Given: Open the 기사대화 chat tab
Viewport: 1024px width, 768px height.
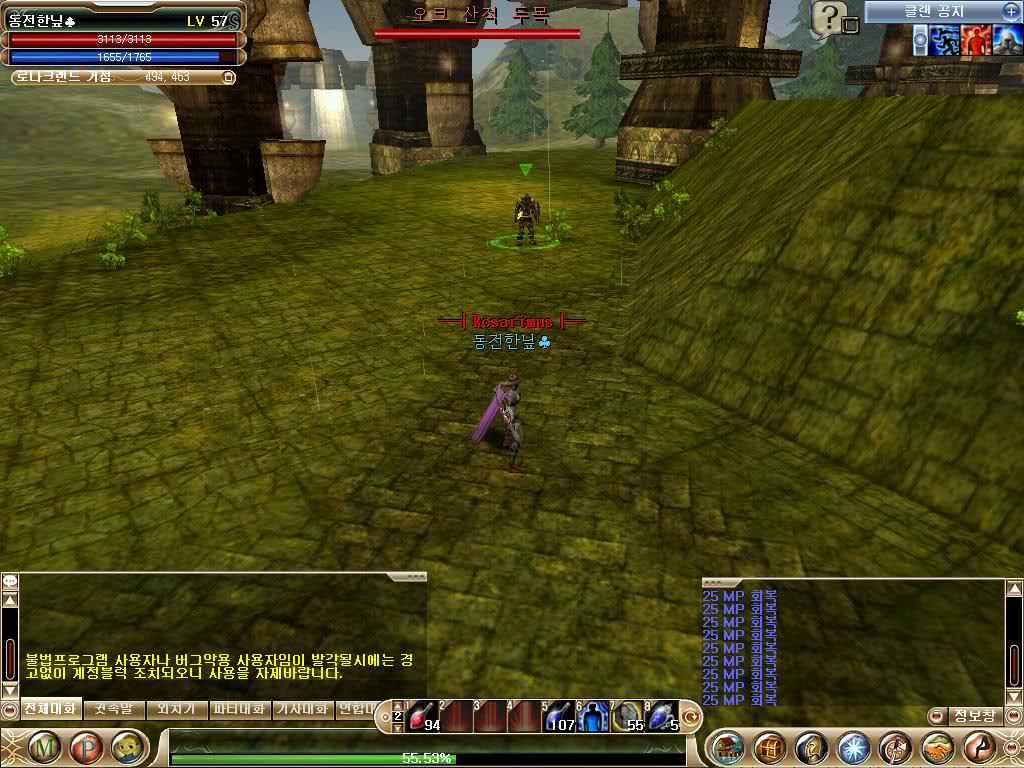Looking at the screenshot, I should pyautogui.click(x=301, y=709).
